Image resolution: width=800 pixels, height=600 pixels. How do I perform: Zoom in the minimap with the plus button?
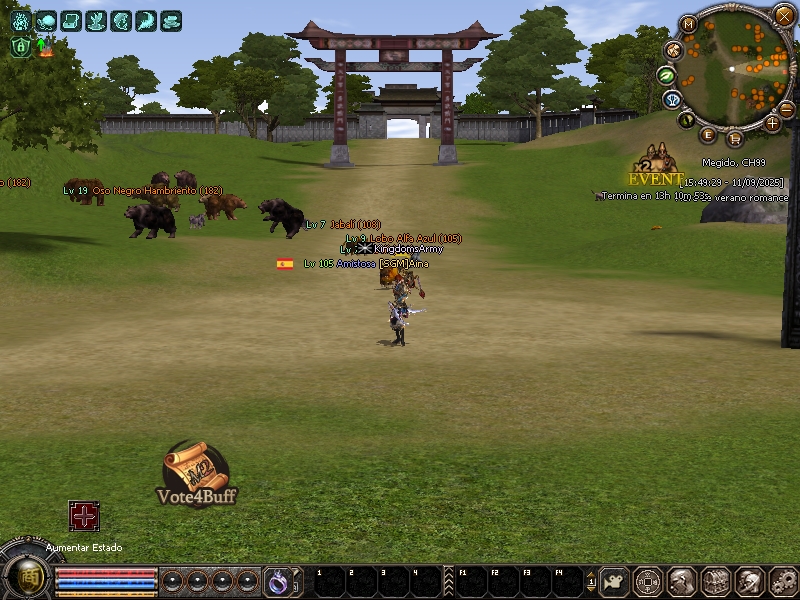click(x=772, y=123)
